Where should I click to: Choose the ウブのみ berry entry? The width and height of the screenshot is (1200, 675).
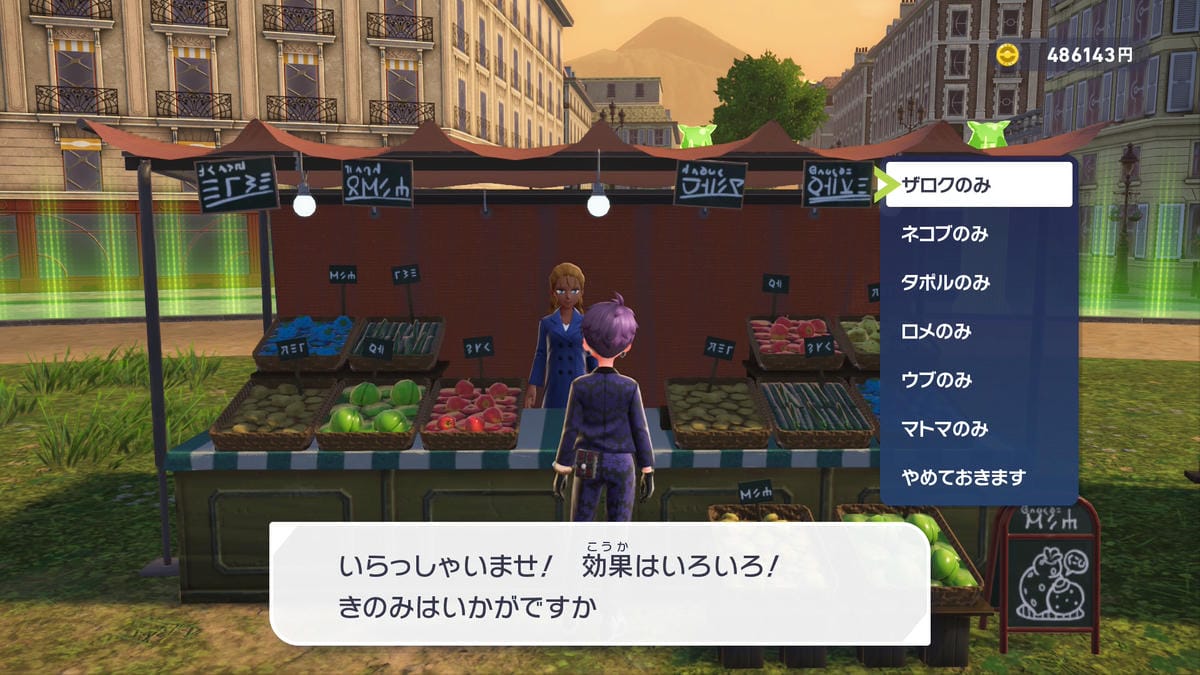click(978, 380)
